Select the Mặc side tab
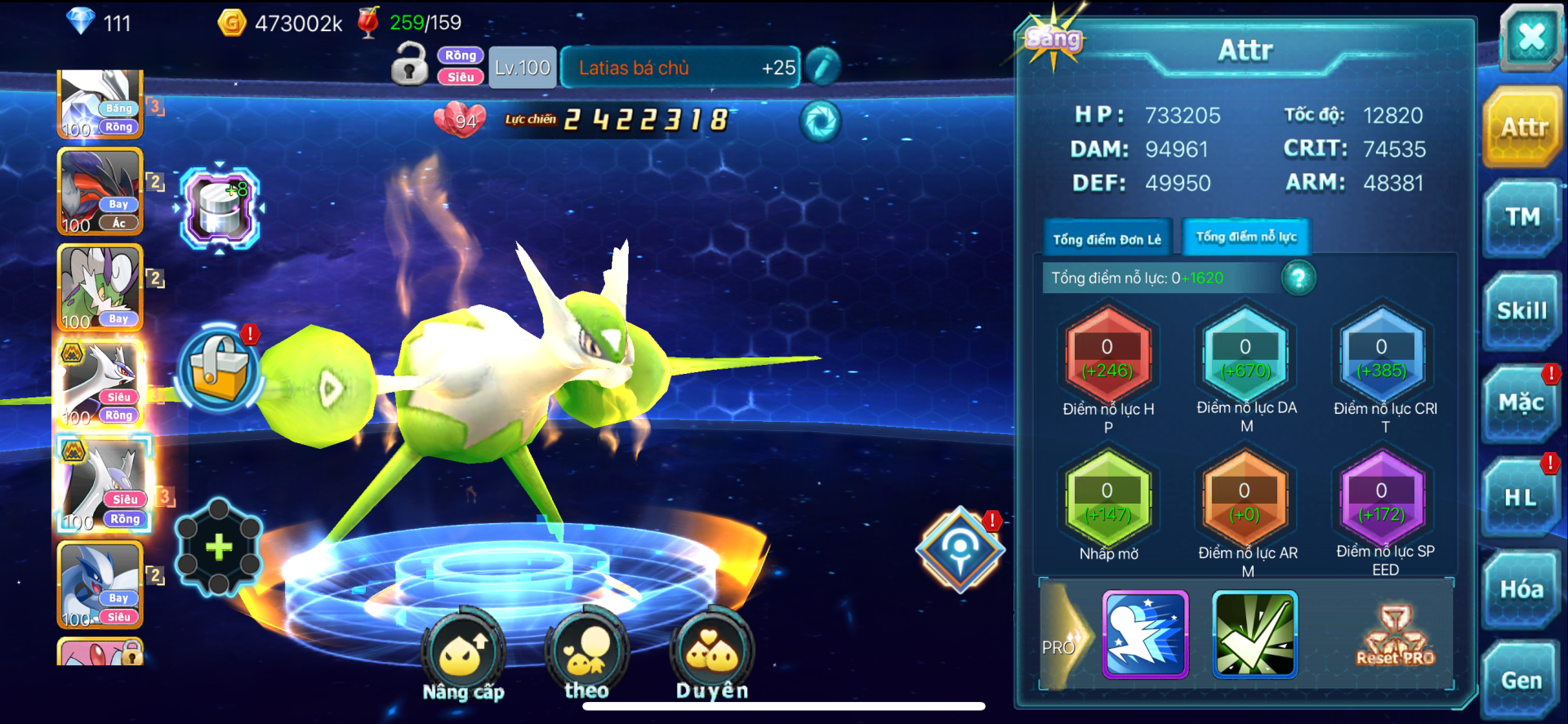This screenshot has width=1568, height=724. pyautogui.click(x=1521, y=402)
